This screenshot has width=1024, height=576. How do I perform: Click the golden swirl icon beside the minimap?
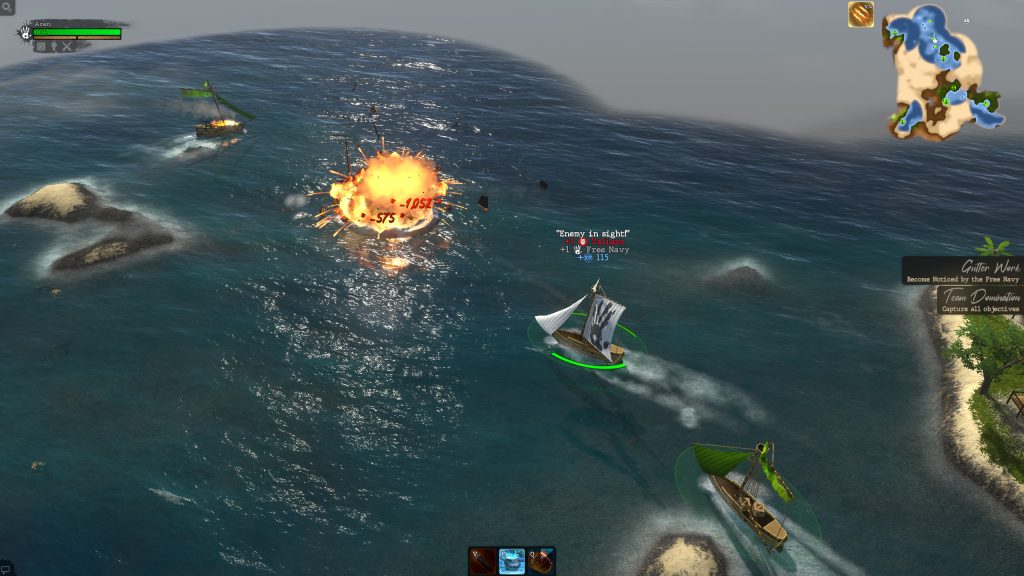coord(861,14)
